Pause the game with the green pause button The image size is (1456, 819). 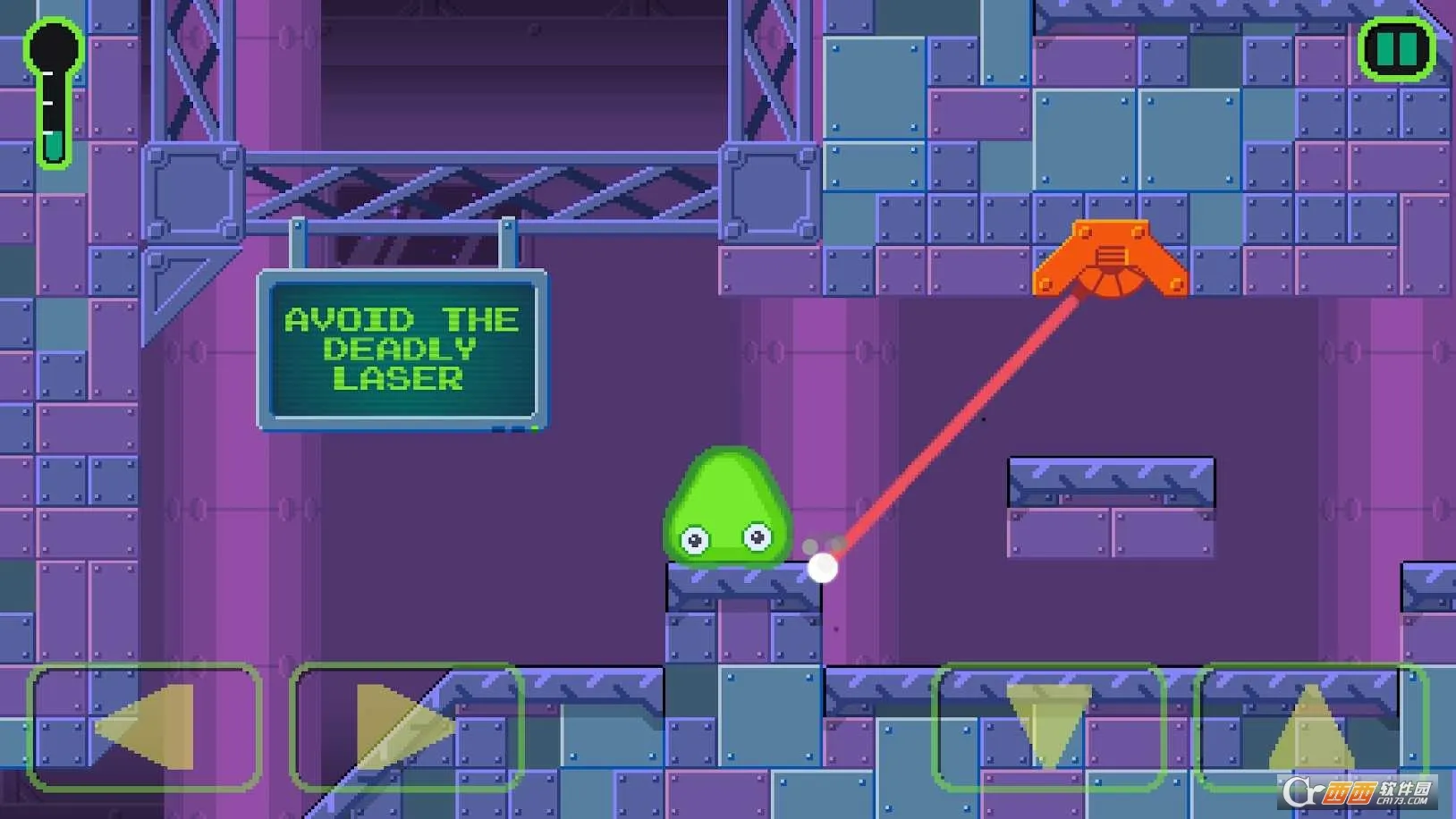1396,49
